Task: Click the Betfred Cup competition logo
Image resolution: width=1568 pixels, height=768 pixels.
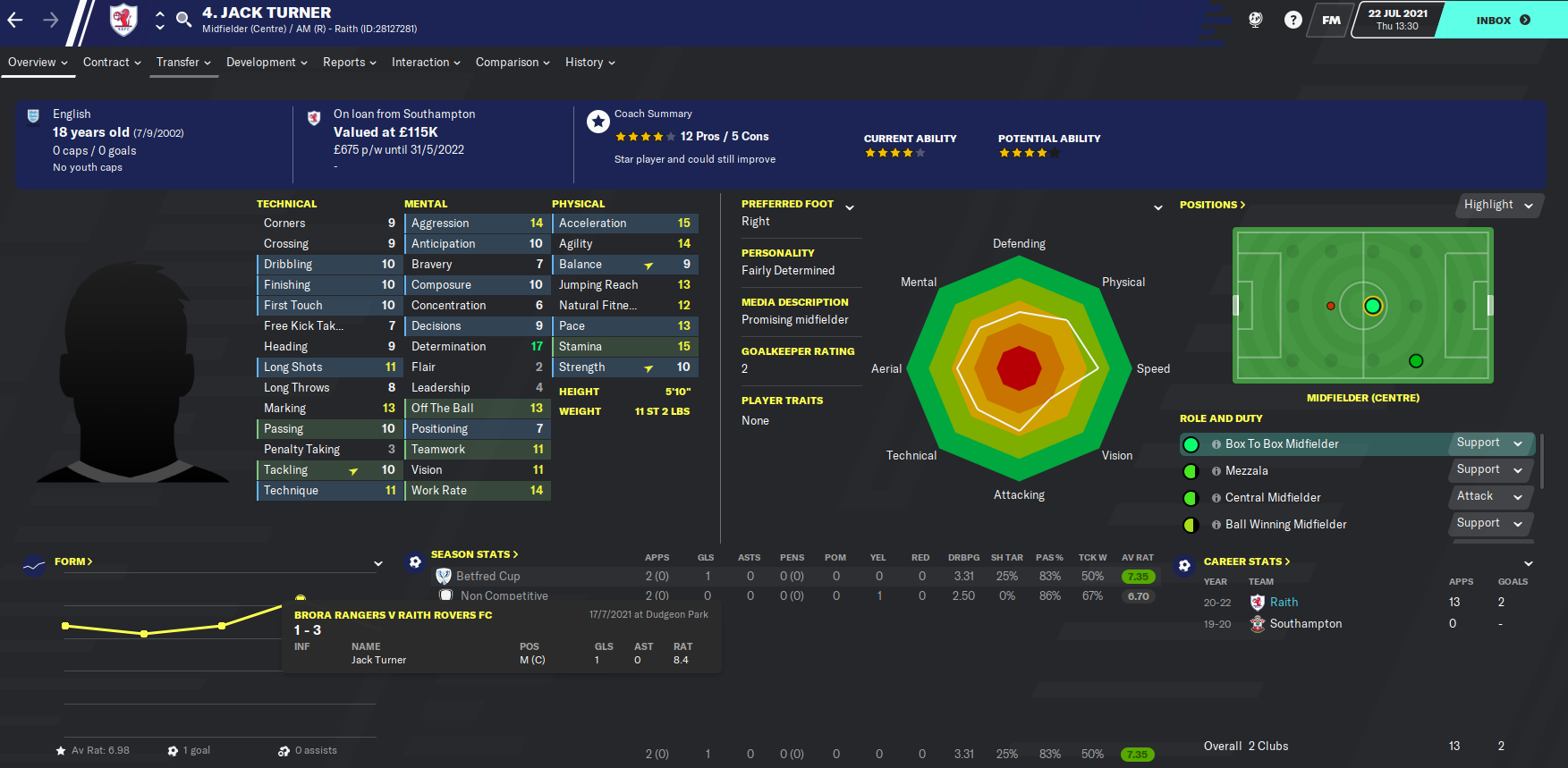Action: point(444,576)
